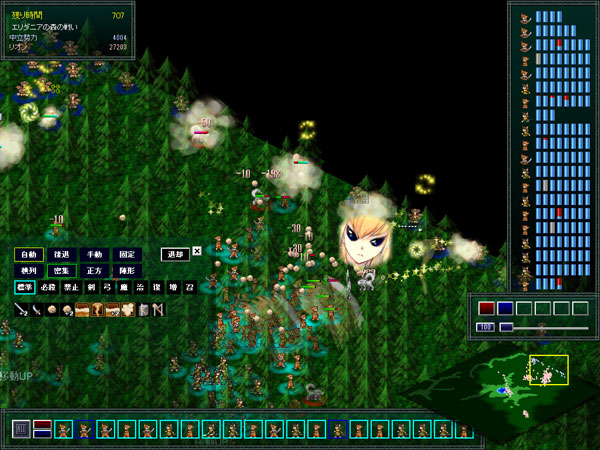This screenshot has height=450, width=600.
Task: Close the command panel with the X
Action: pos(197,251)
